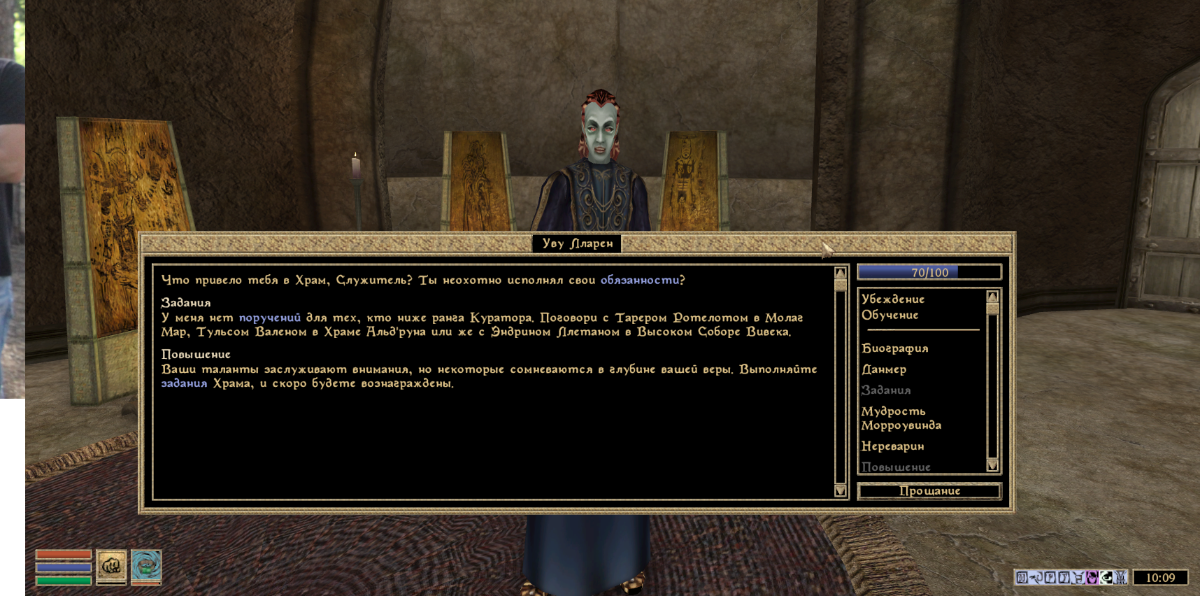
Task: Click the dialogue text scroll-up arrow
Action: pyautogui.click(x=840, y=272)
